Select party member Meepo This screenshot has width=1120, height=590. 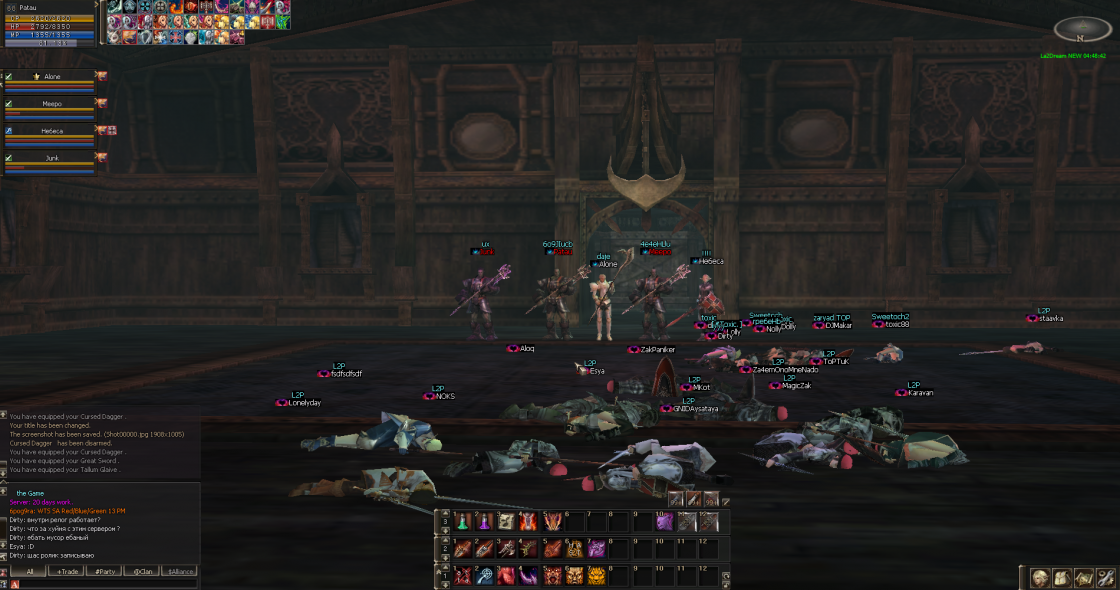pos(52,103)
